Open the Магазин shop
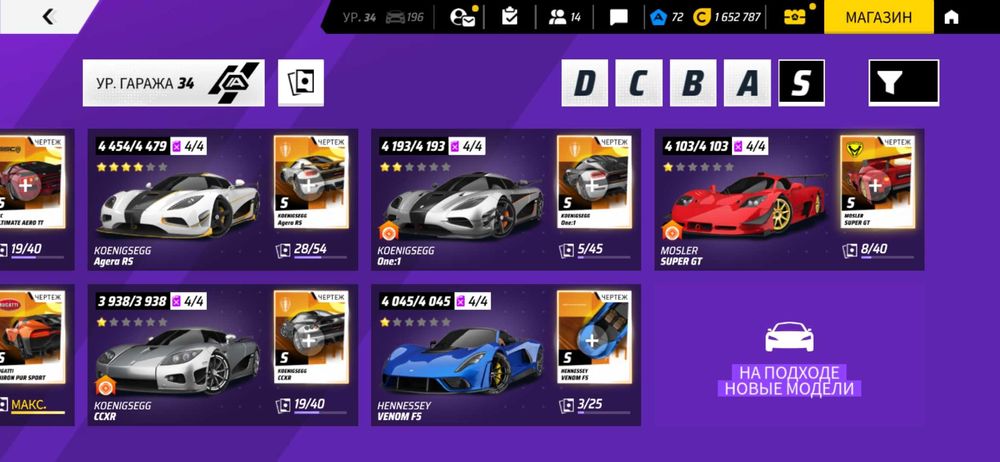 878,17
